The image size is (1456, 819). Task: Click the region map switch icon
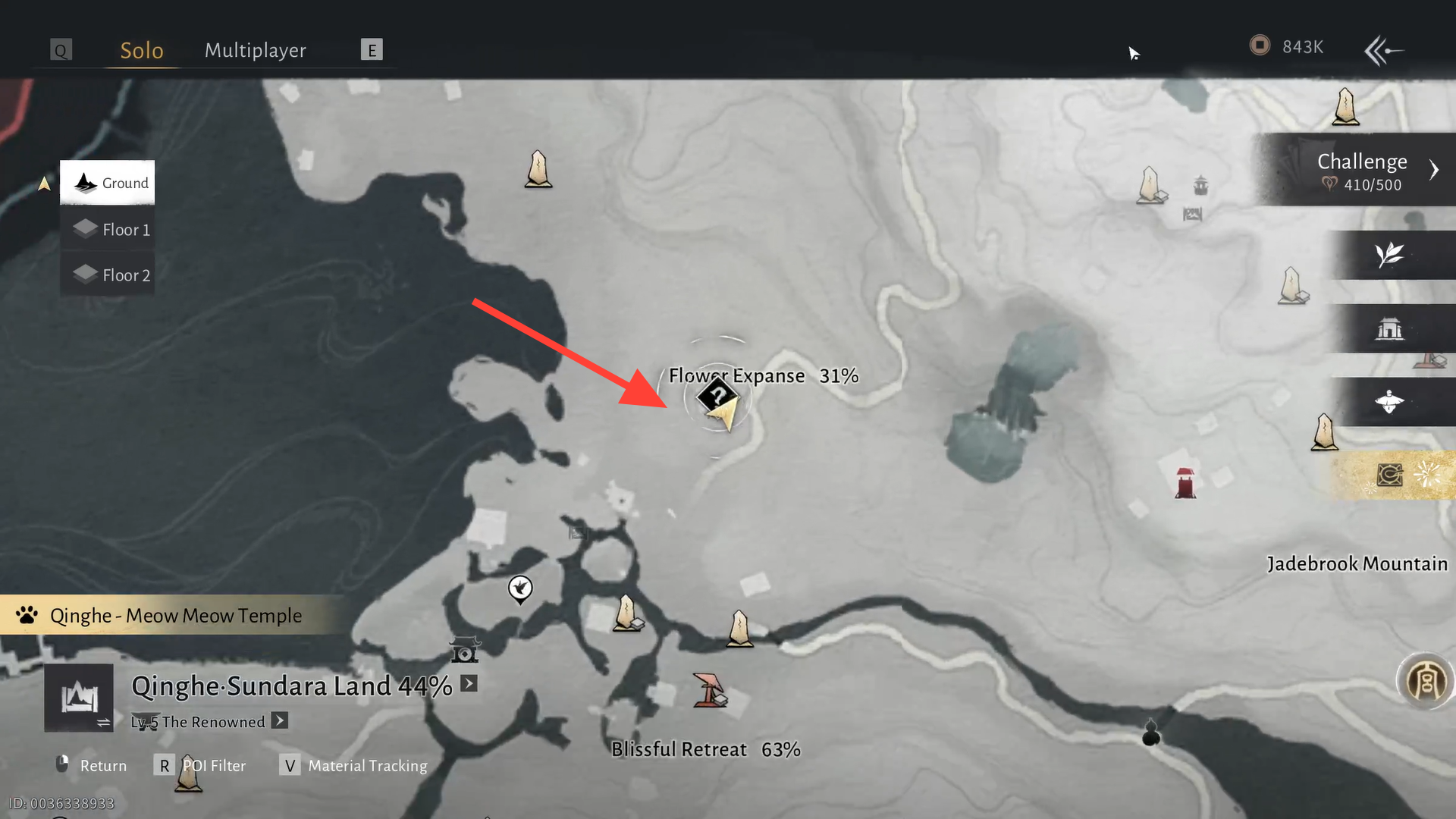click(79, 698)
